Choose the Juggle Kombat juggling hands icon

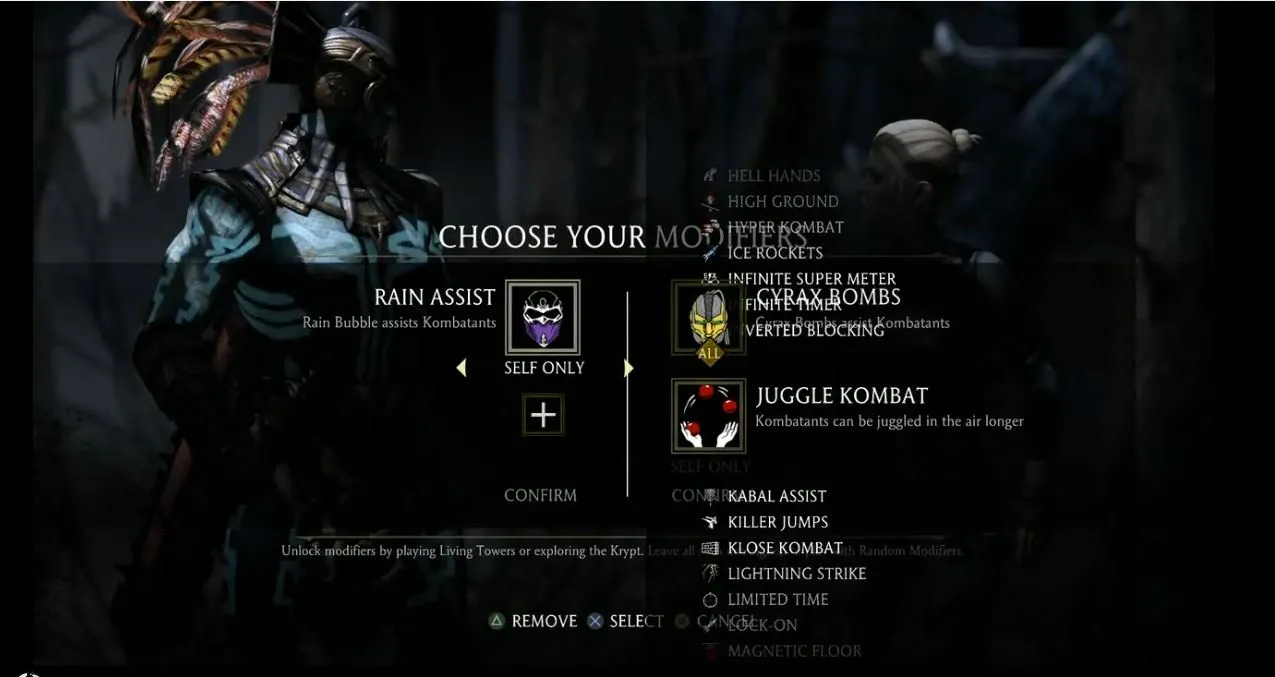[708, 415]
